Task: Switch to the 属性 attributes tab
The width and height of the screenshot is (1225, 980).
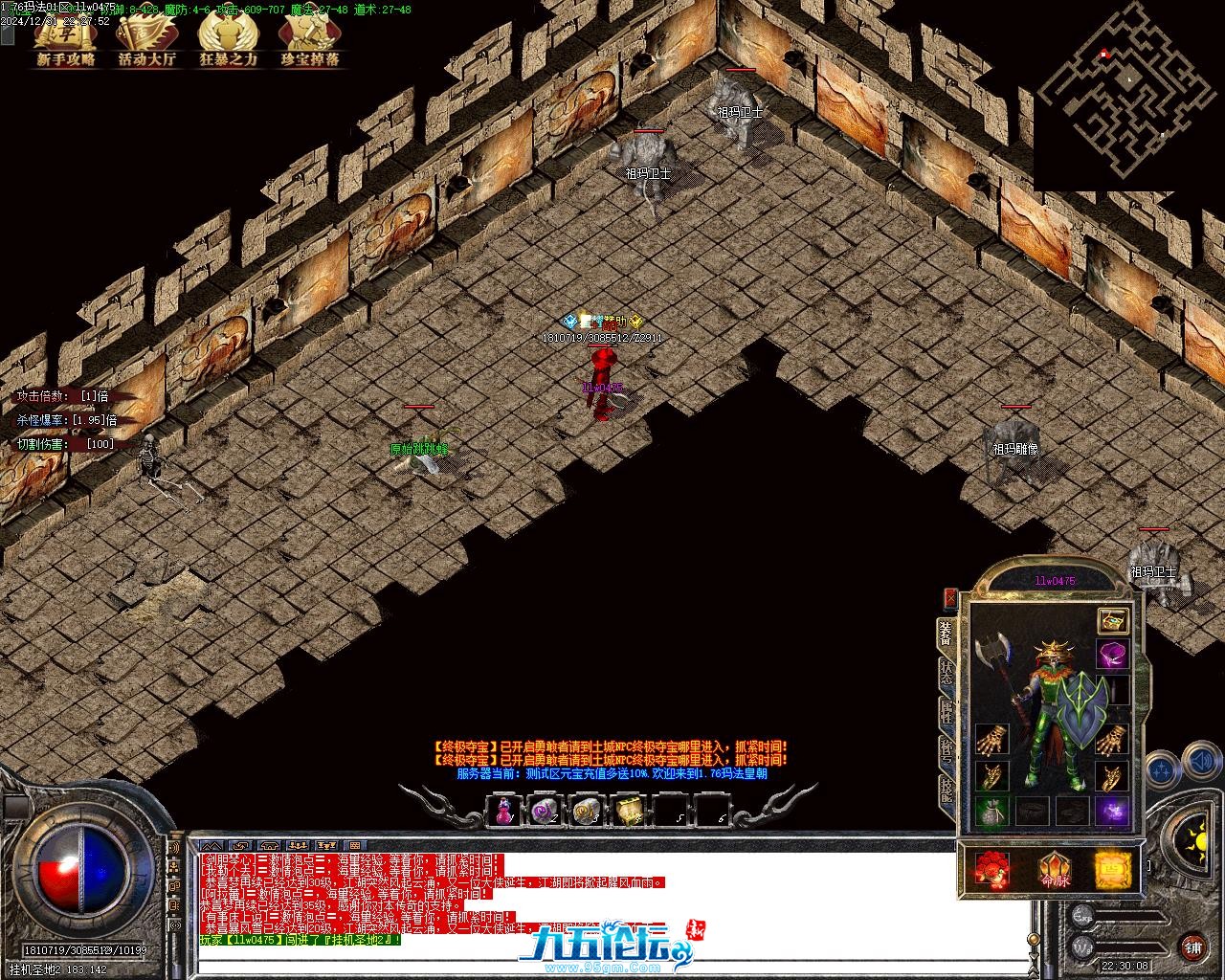Action: pos(947,713)
